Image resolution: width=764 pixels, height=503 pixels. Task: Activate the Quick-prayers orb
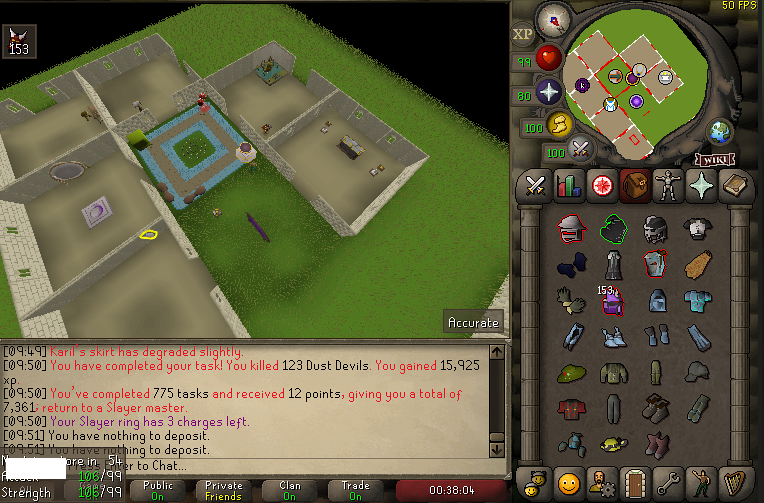tap(549, 91)
